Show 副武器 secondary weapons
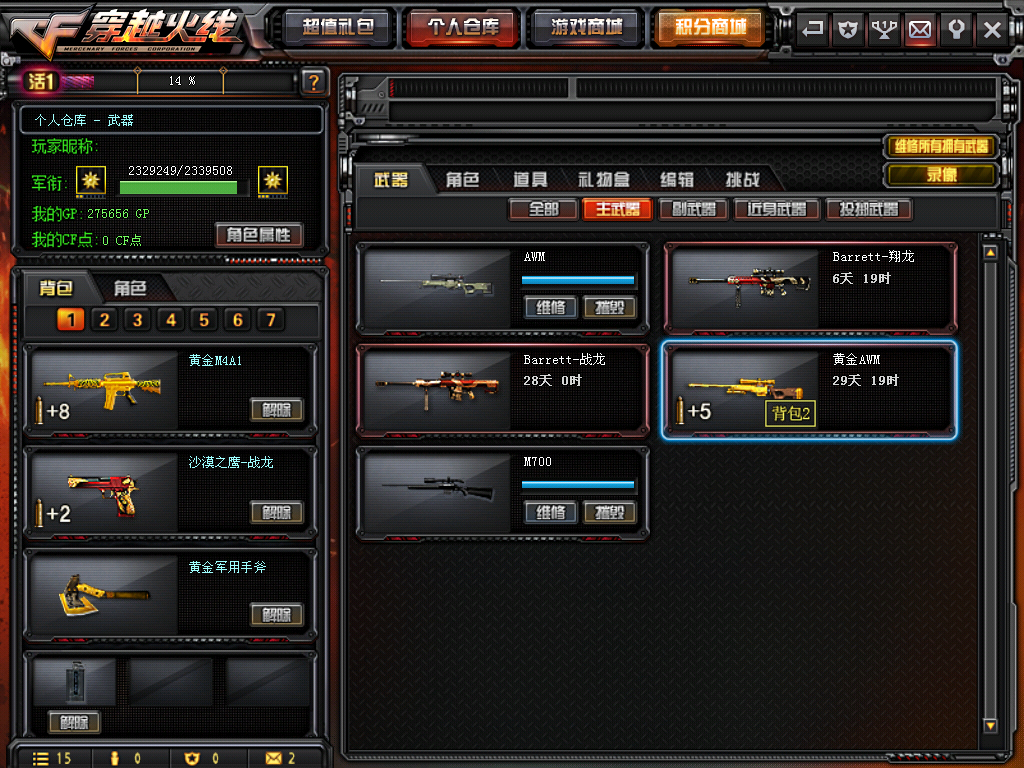This screenshot has width=1024, height=768. point(693,209)
